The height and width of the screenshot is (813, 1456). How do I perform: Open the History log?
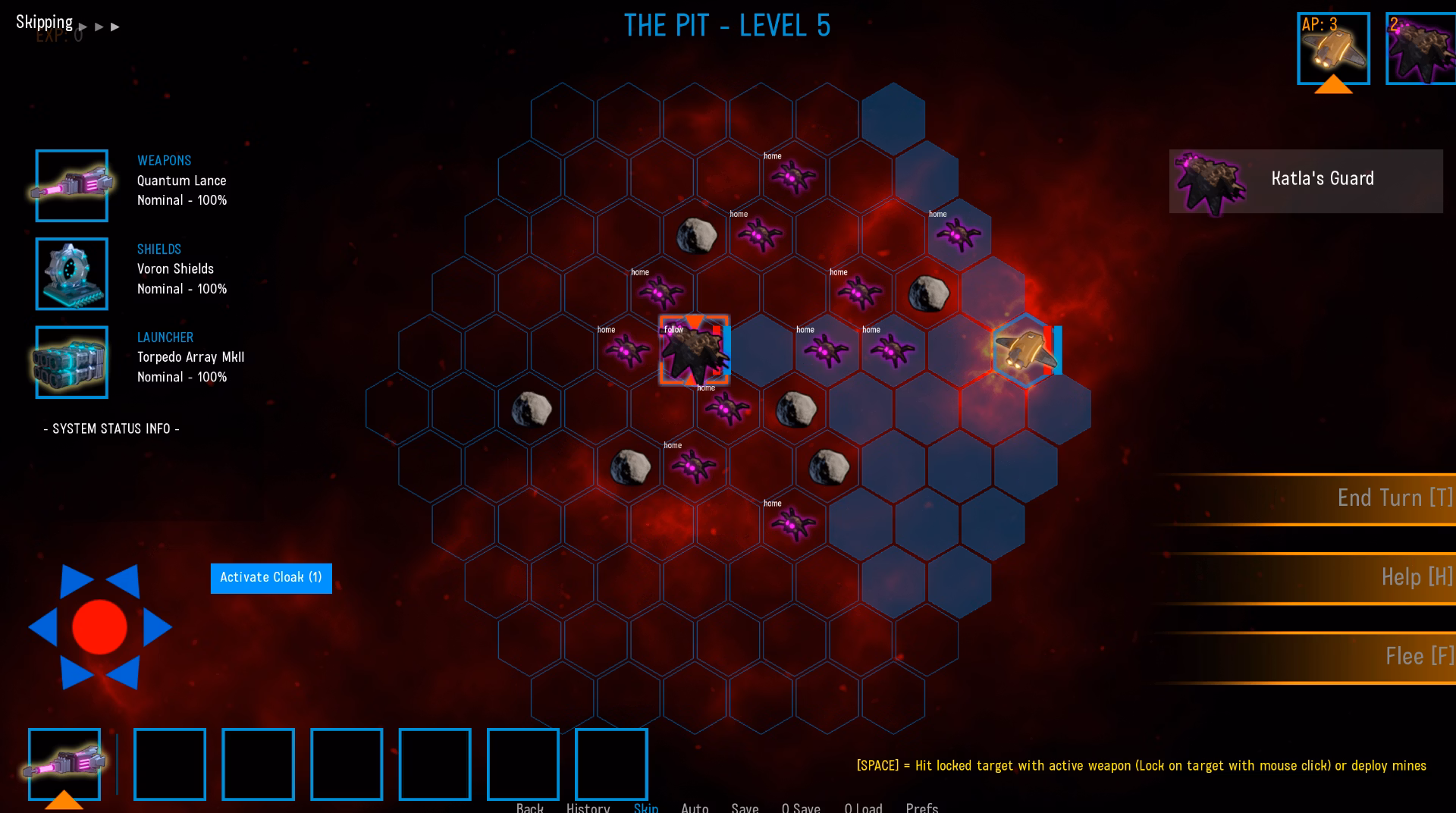click(588, 808)
